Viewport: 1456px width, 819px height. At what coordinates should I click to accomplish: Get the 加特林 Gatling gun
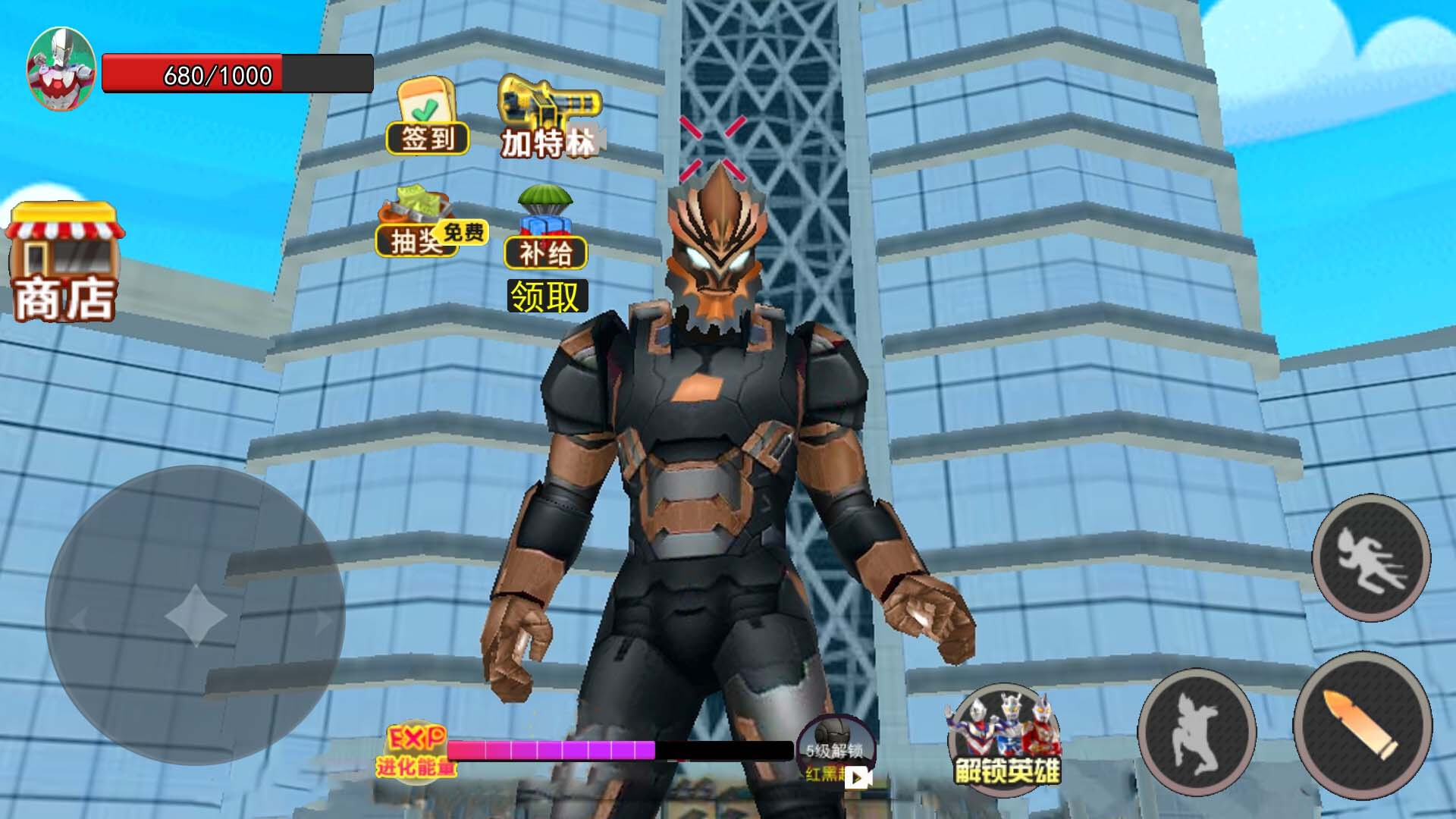(x=550, y=118)
